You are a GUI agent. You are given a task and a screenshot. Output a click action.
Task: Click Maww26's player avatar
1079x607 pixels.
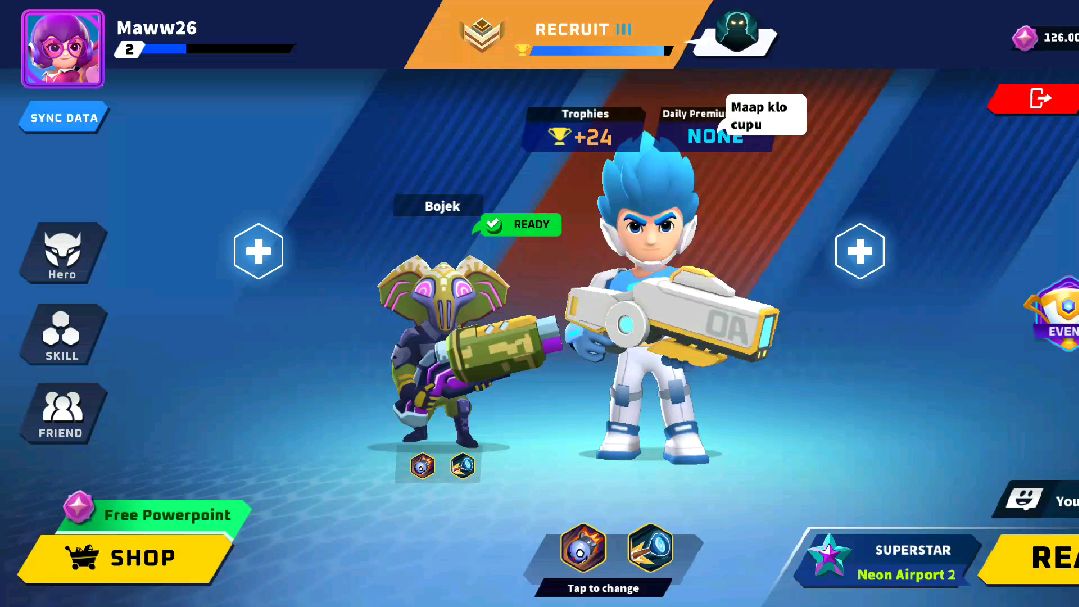62,49
